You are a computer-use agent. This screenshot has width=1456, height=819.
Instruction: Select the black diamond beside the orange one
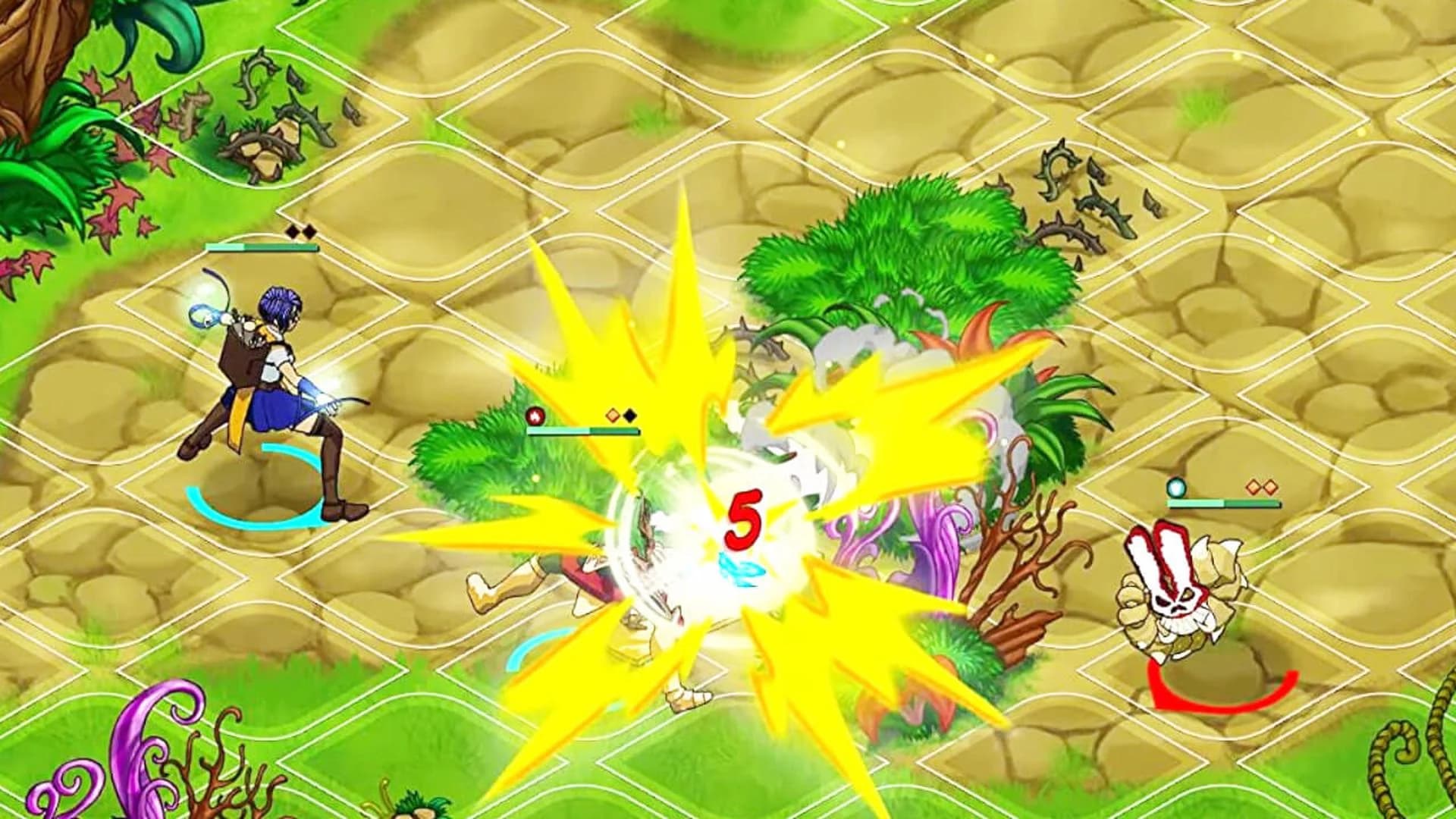point(629,416)
